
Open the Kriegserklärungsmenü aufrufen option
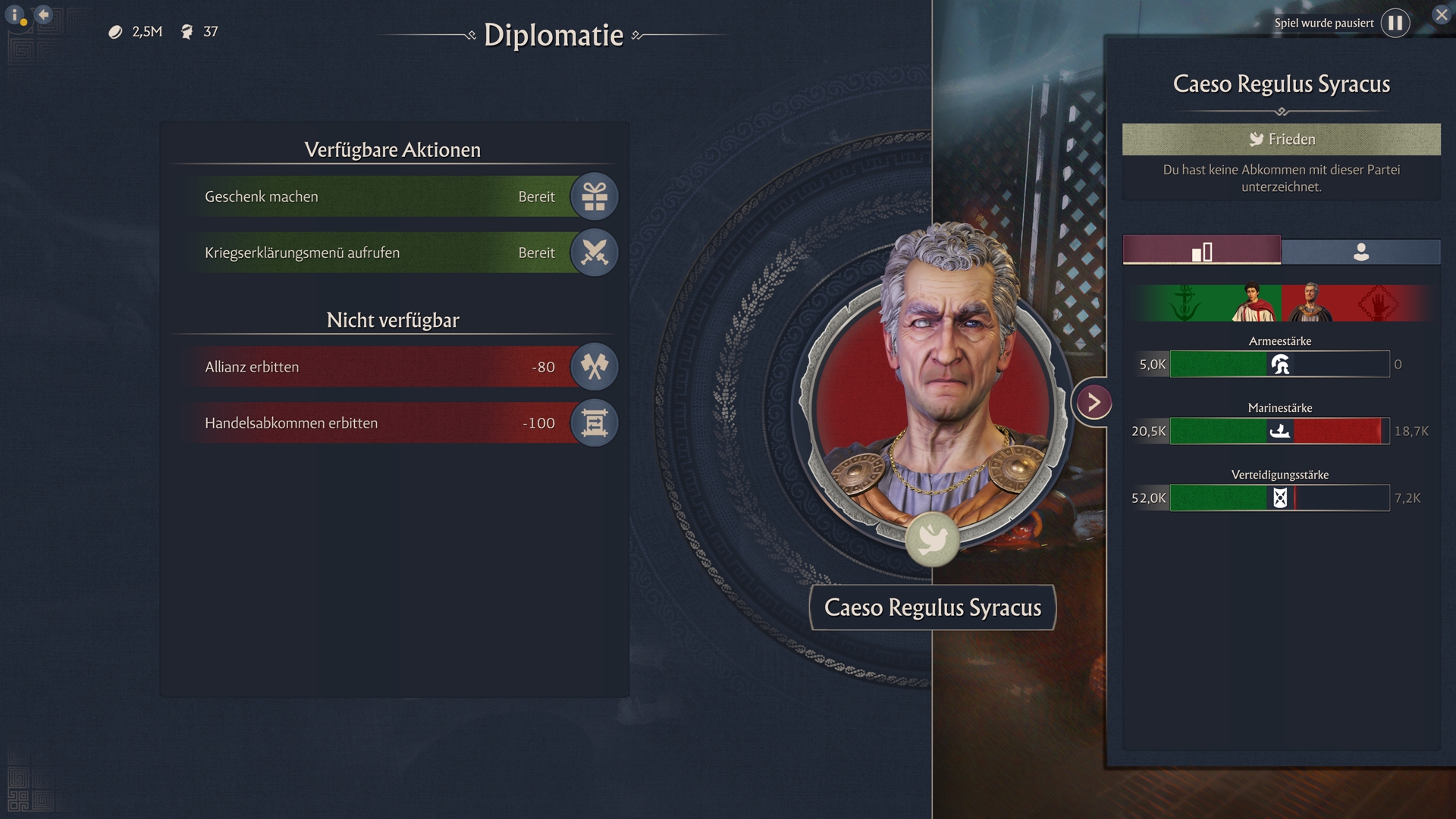point(379,253)
